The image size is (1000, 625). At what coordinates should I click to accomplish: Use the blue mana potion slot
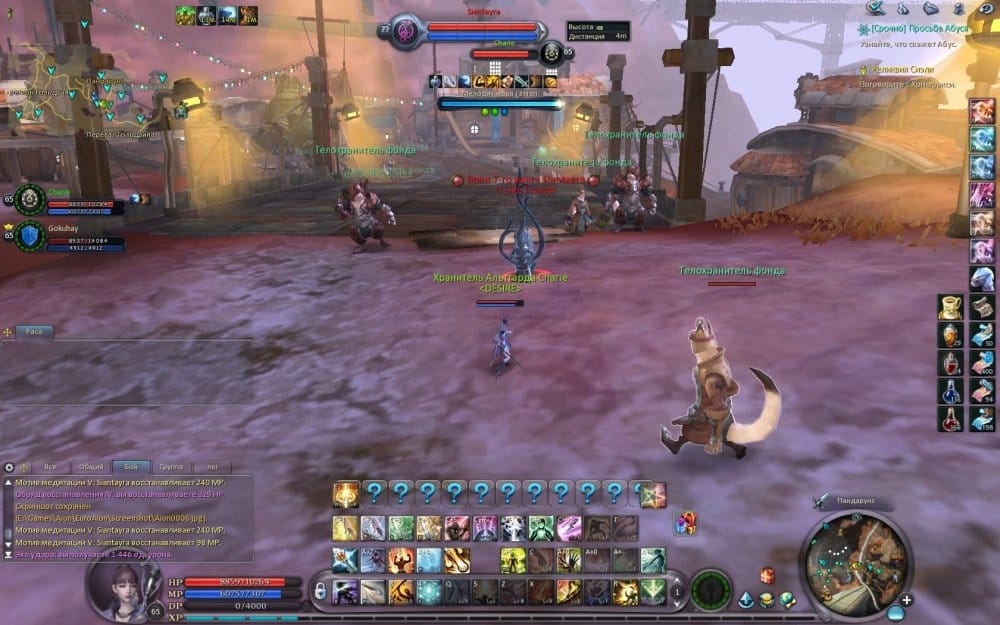click(950, 391)
